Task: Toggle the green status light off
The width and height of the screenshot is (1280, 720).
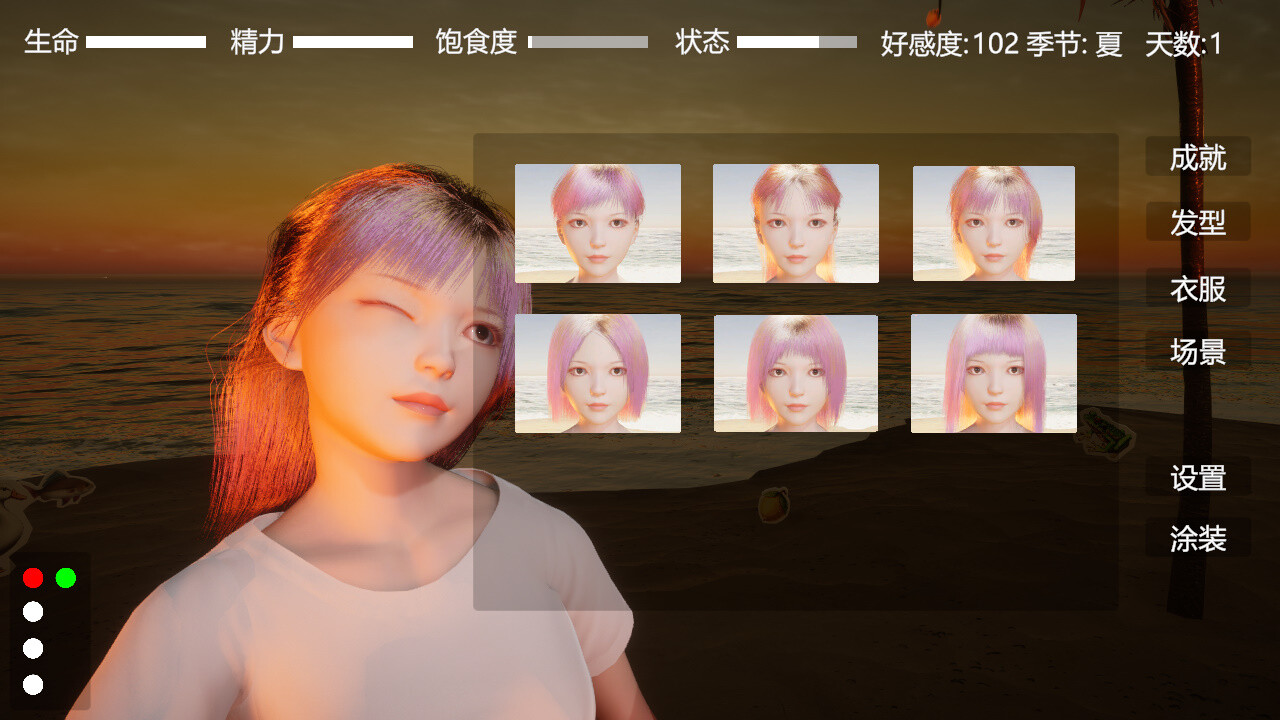Action: tap(66, 577)
